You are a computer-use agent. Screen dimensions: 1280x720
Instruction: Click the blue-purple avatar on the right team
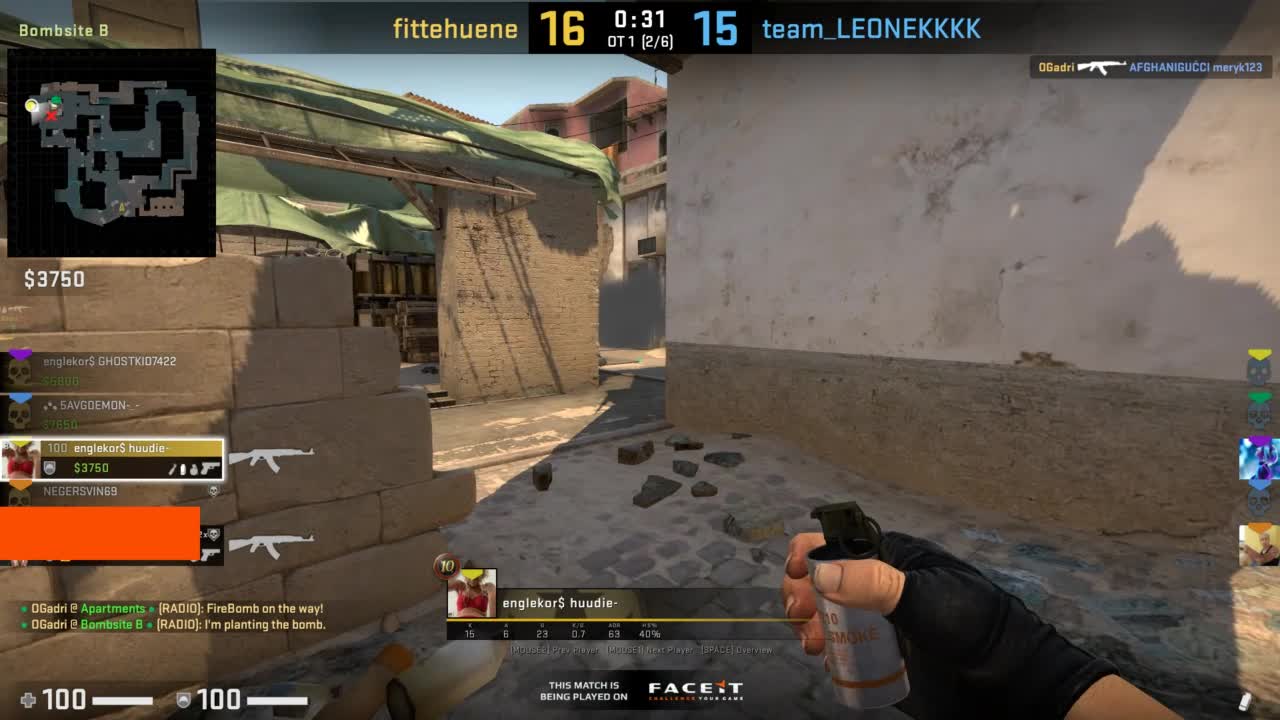coord(1259,458)
